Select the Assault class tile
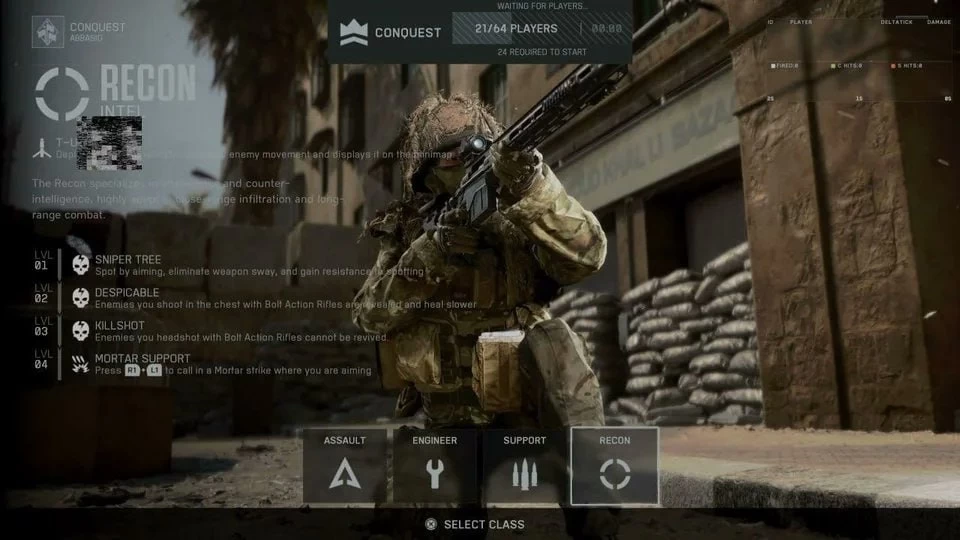This screenshot has width=960, height=540. [345, 466]
